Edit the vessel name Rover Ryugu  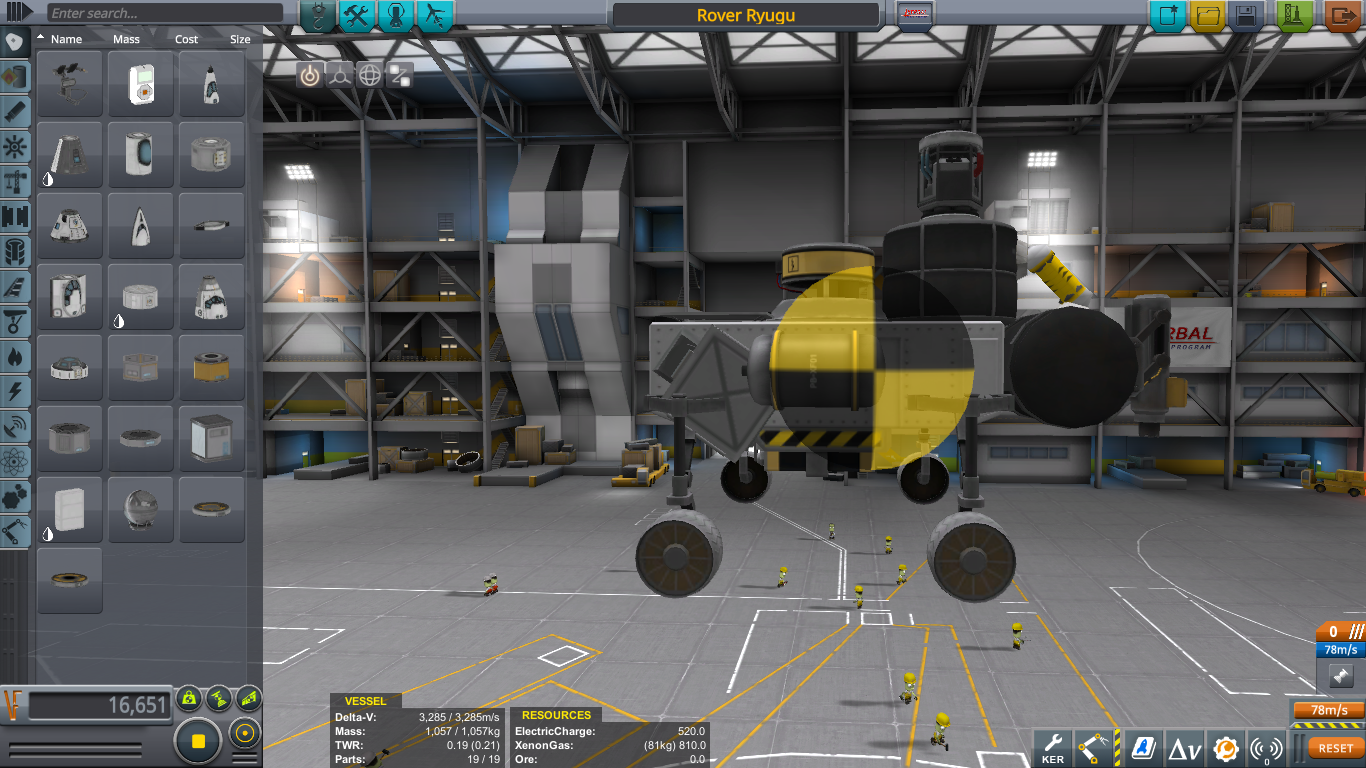[x=746, y=15]
